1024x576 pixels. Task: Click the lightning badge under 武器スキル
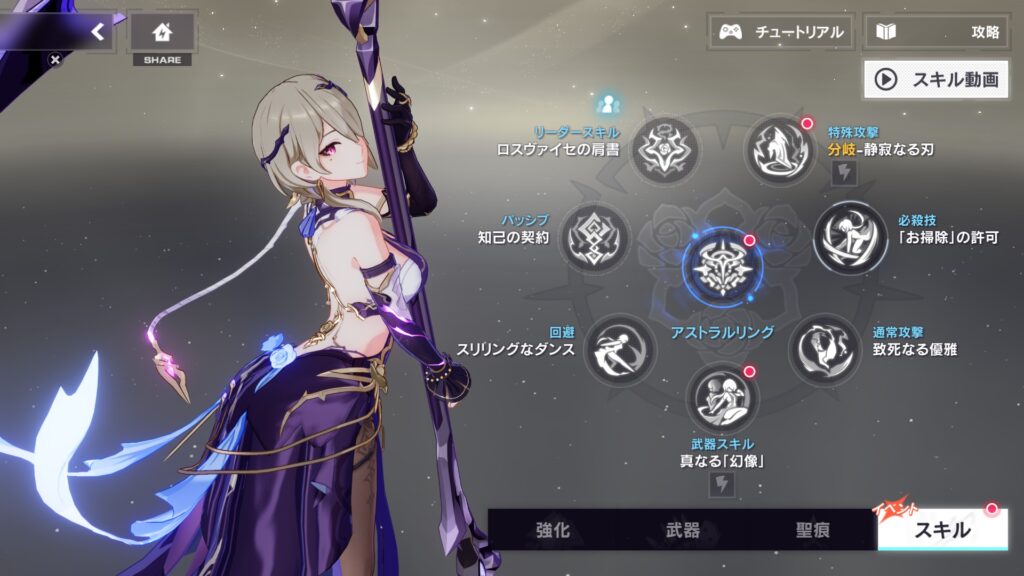pos(721,485)
